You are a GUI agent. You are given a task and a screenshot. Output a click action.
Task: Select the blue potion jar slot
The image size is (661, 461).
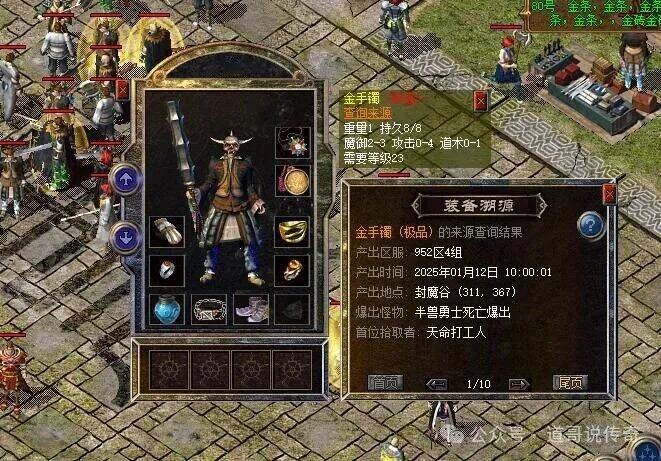[167, 309]
